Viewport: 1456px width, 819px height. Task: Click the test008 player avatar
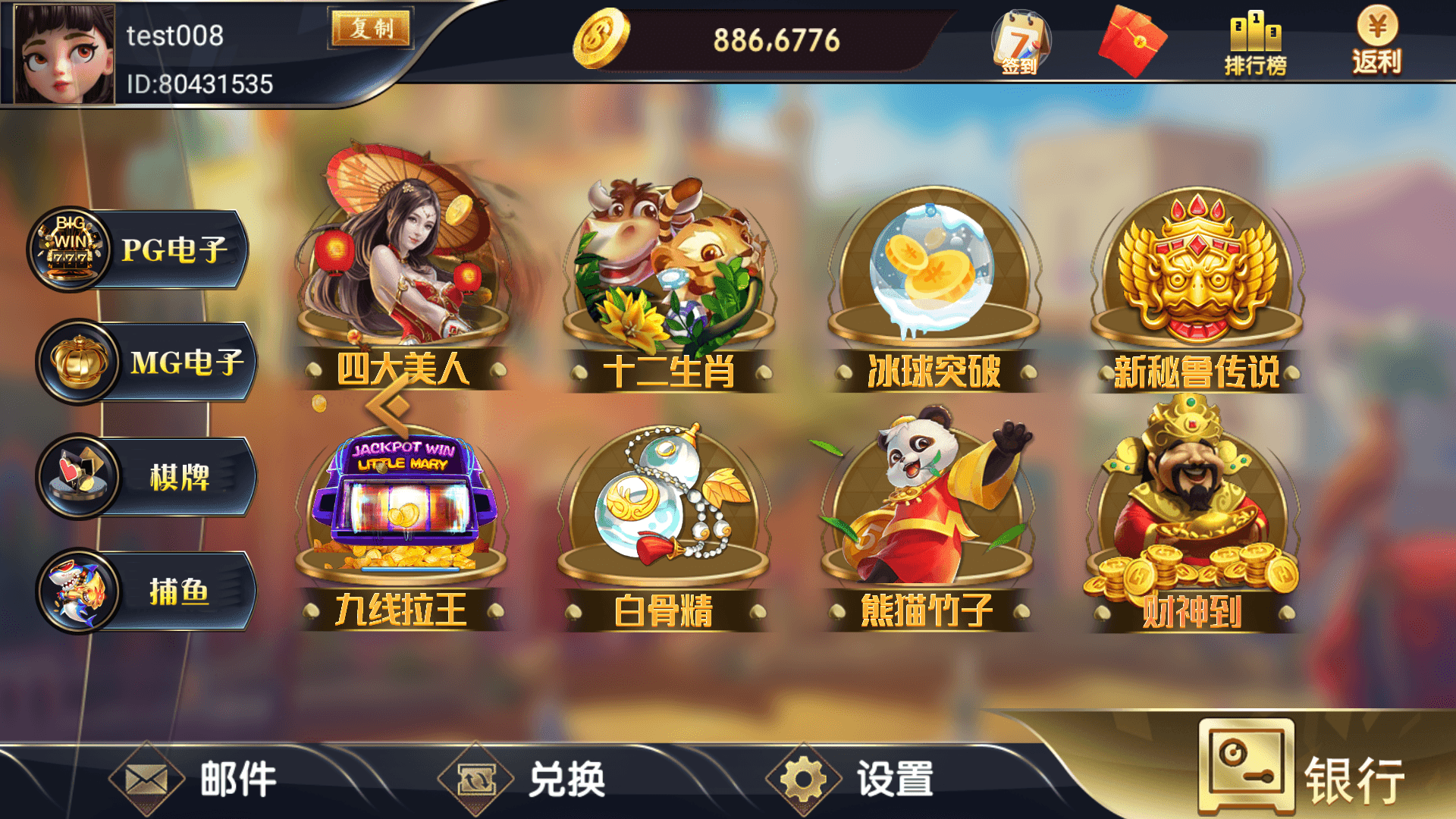(x=64, y=53)
